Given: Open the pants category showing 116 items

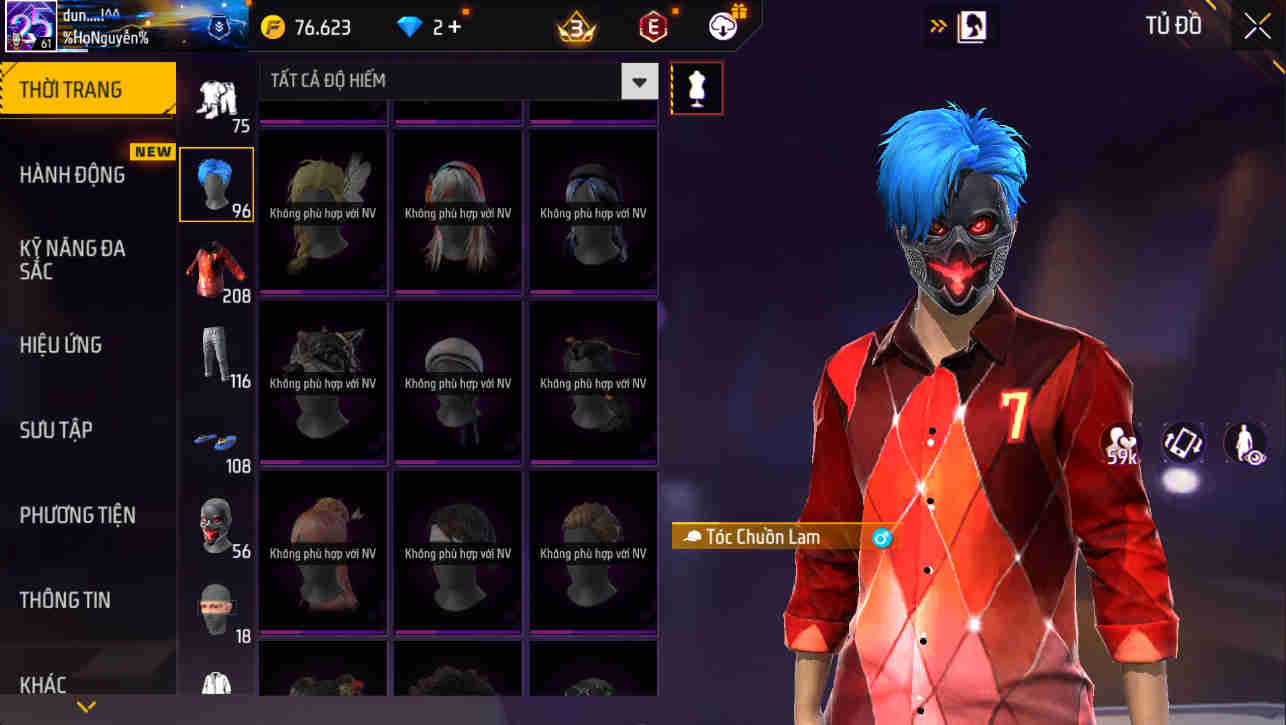Looking at the screenshot, I should coord(216,353).
